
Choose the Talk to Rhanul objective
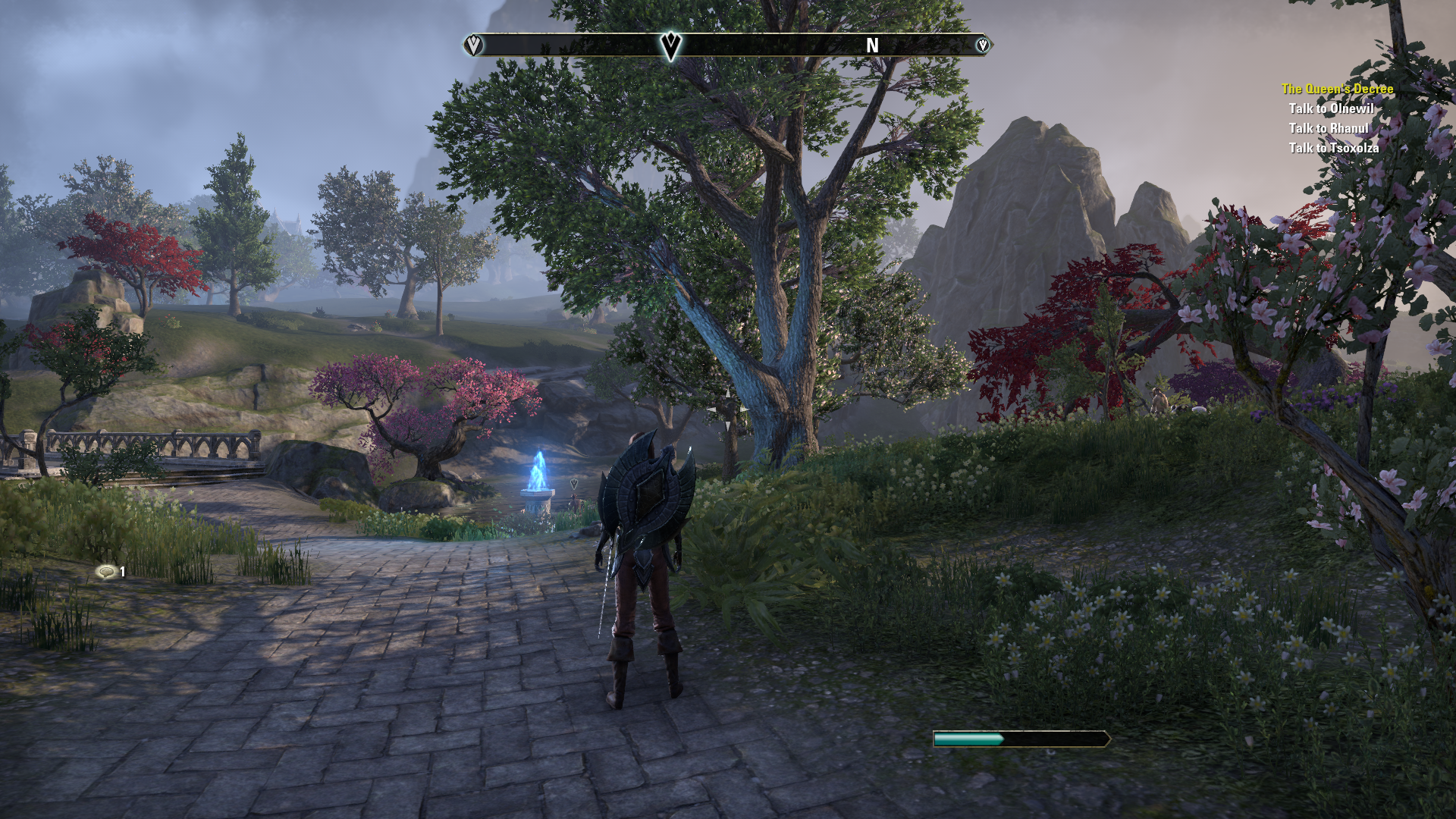click(x=1328, y=128)
